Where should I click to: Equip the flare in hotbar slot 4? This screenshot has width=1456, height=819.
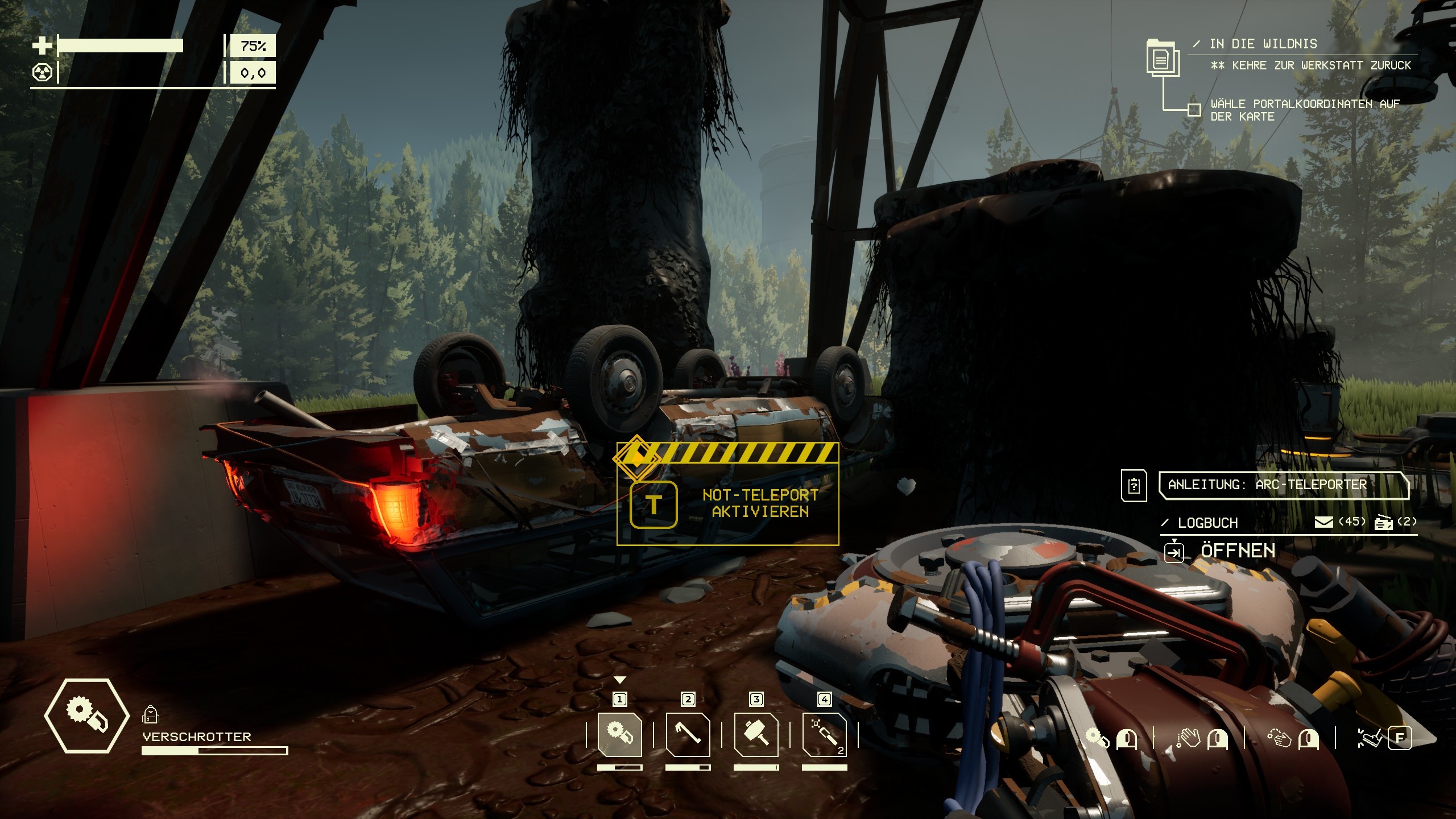click(825, 734)
